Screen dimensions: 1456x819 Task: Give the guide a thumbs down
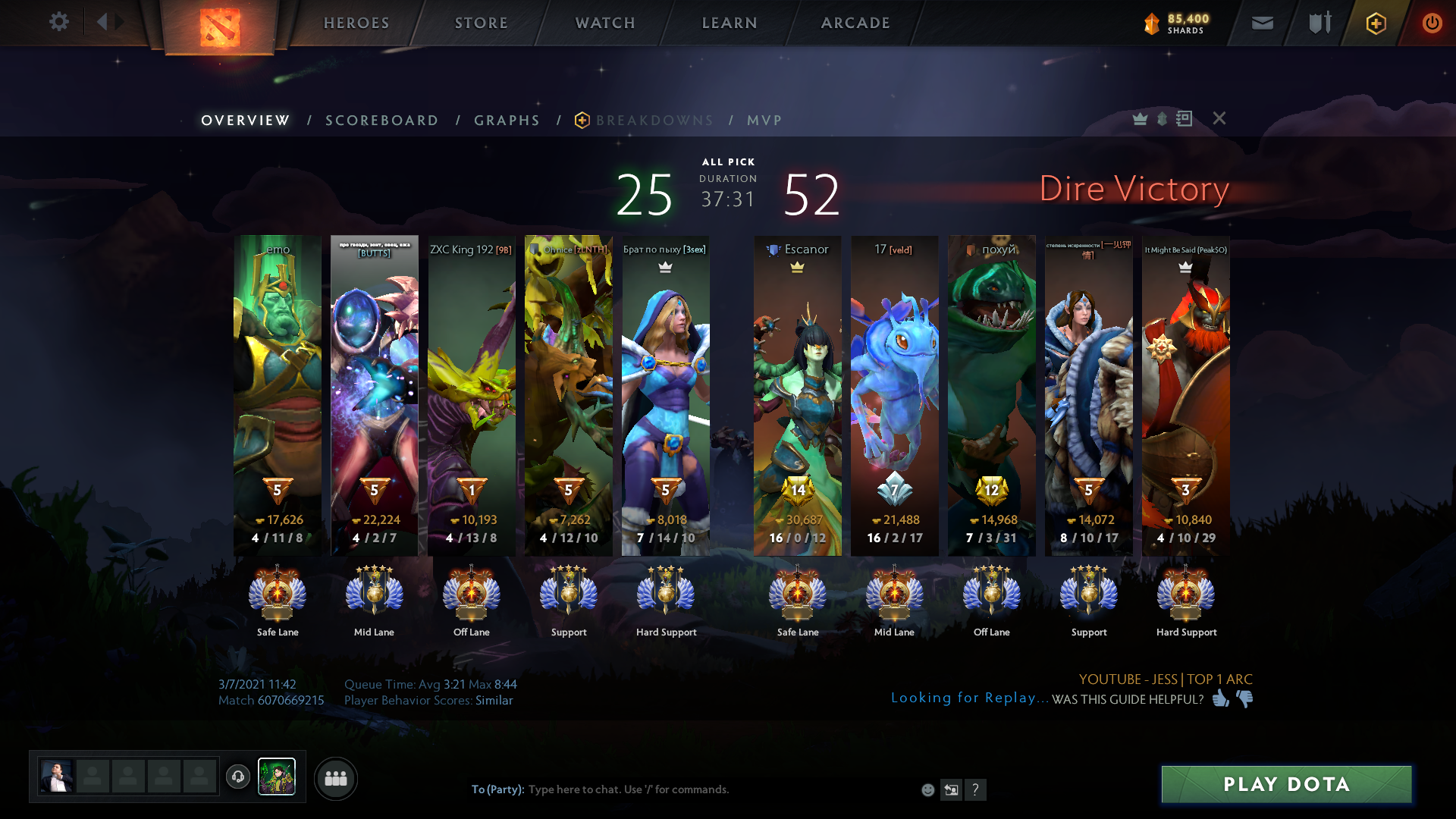pyautogui.click(x=1244, y=698)
